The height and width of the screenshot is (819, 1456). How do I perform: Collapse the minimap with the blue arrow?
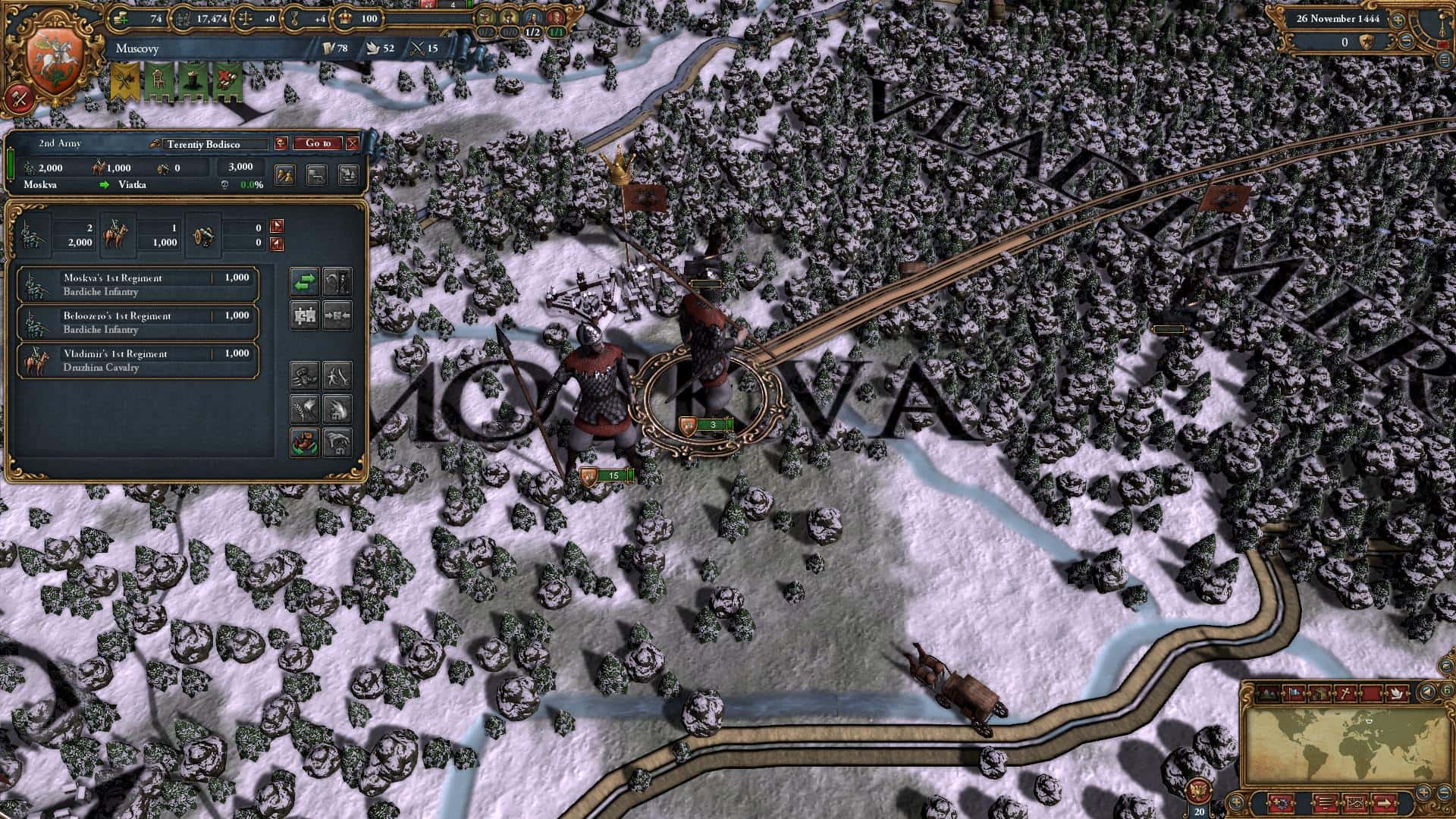coord(1426,692)
